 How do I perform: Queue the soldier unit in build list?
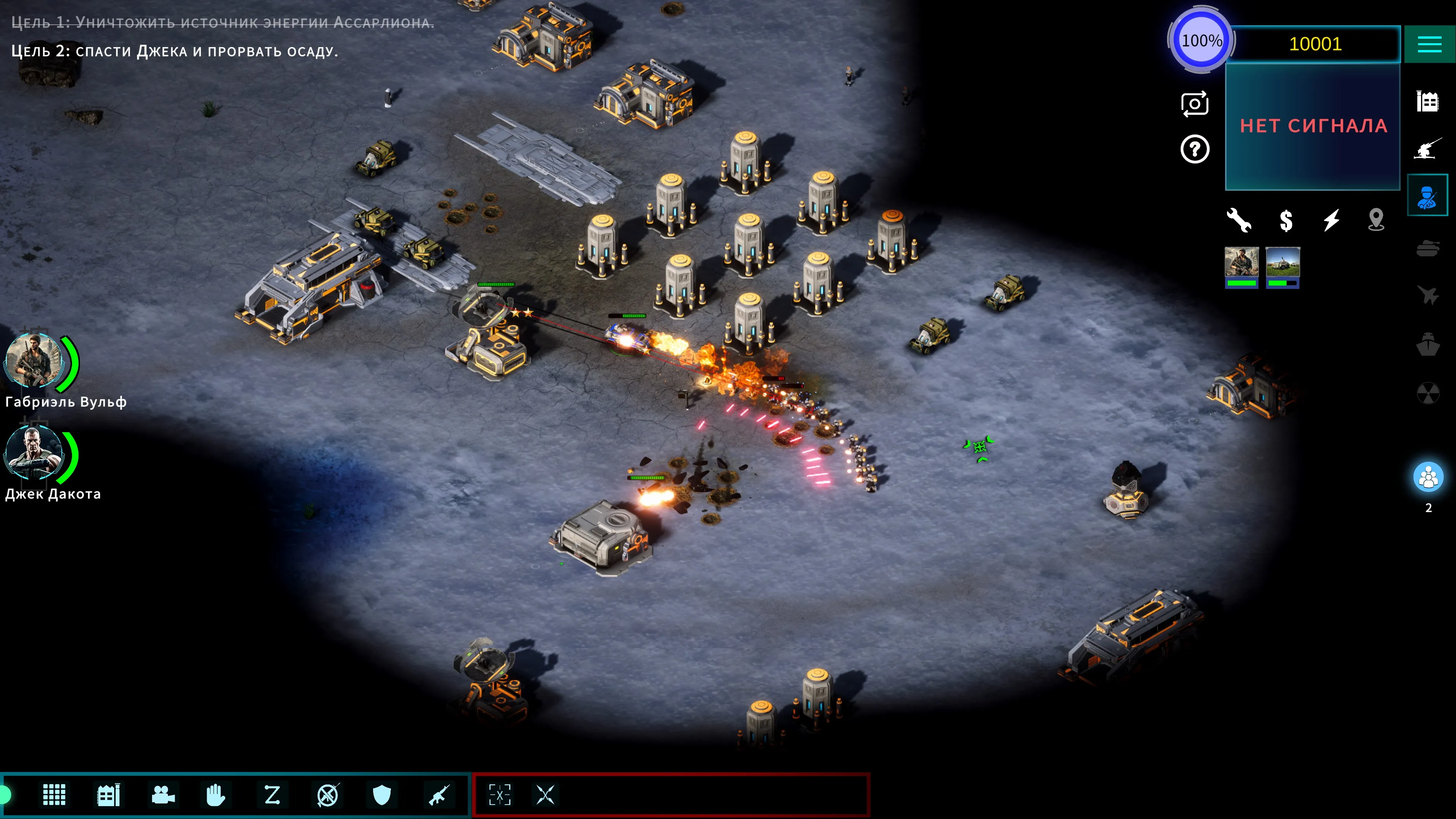[1241, 267]
